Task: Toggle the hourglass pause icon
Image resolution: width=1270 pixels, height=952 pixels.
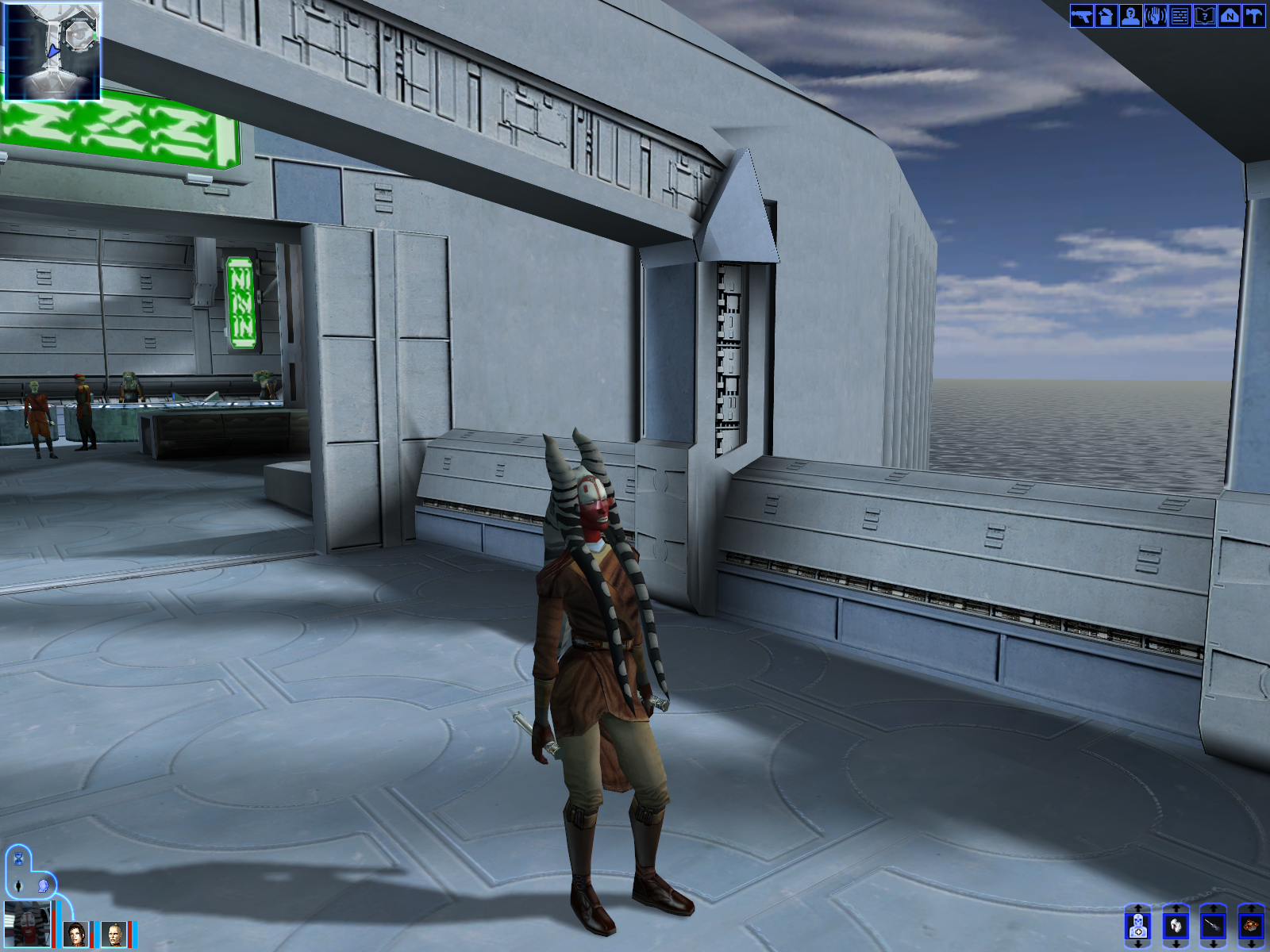Action: [x=19, y=858]
